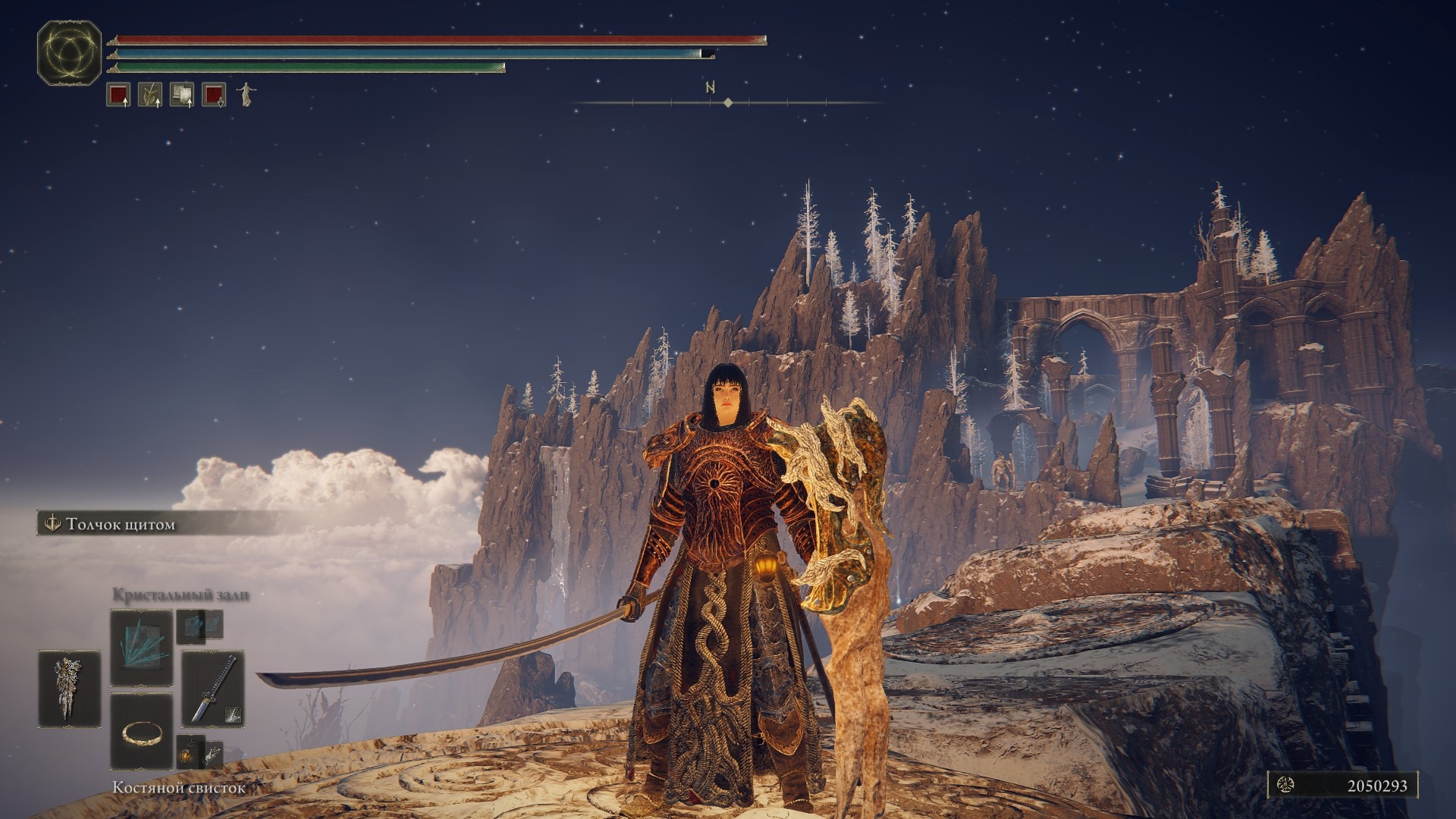Click the red buff icon with up arrow

[118, 95]
